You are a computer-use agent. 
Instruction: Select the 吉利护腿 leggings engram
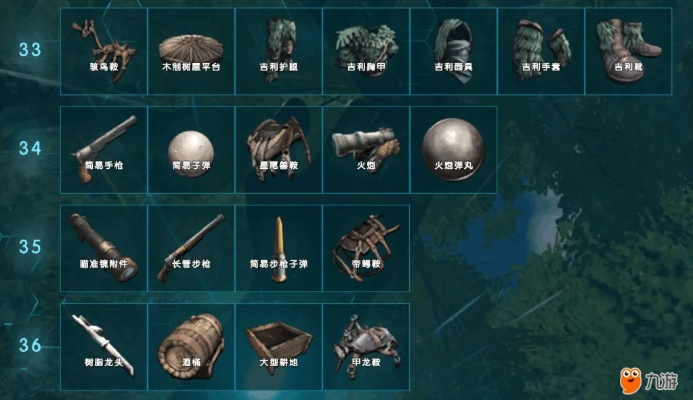[279, 52]
